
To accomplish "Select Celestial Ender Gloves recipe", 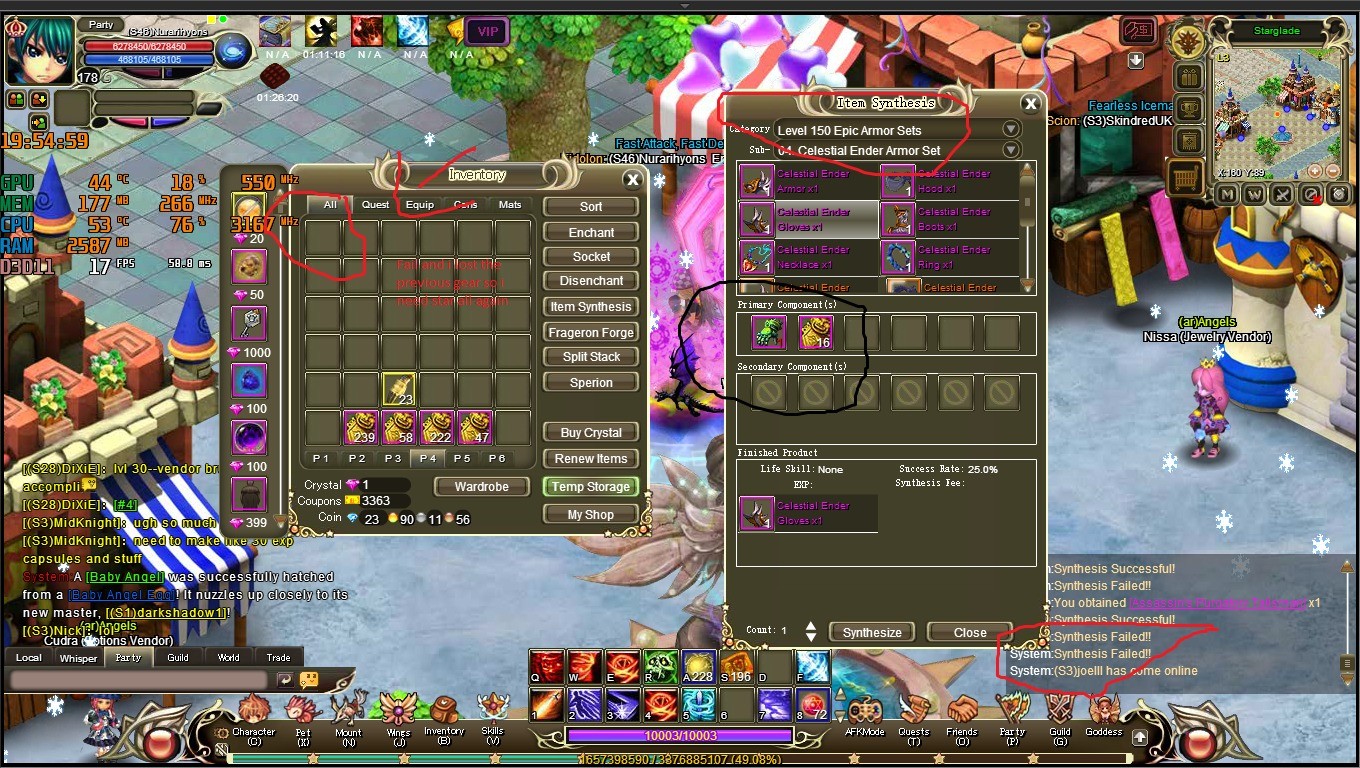I will [808, 220].
